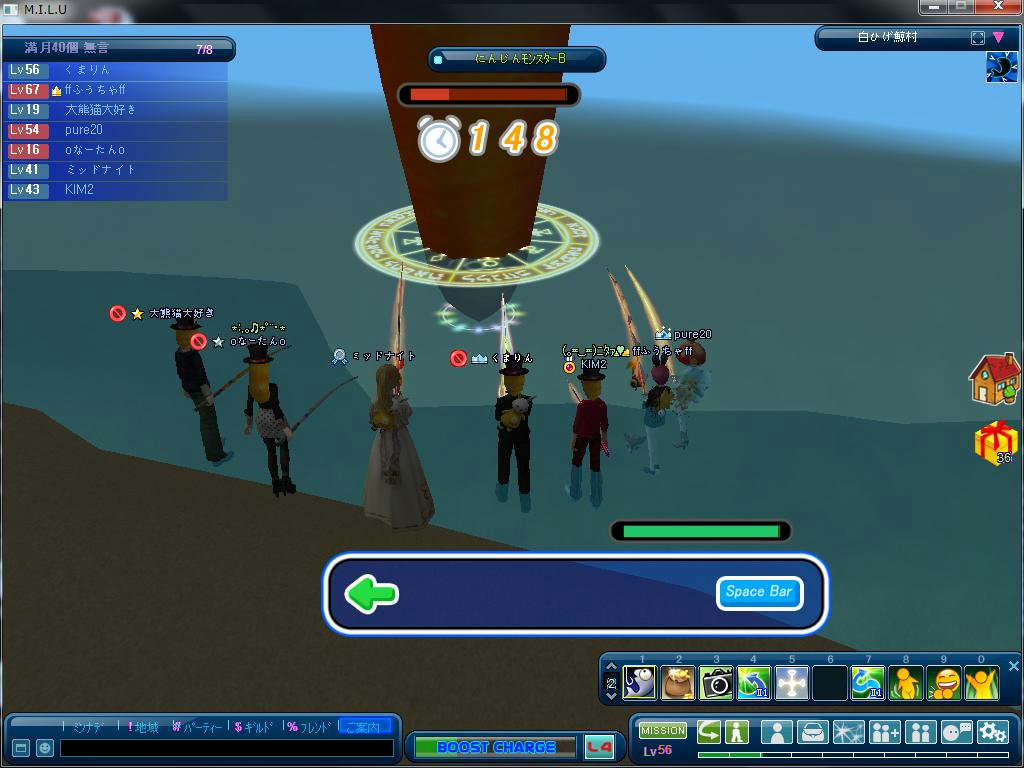Click the add-friend icon with plus sign
Image resolution: width=1024 pixels, height=768 pixels.
pos(884,732)
